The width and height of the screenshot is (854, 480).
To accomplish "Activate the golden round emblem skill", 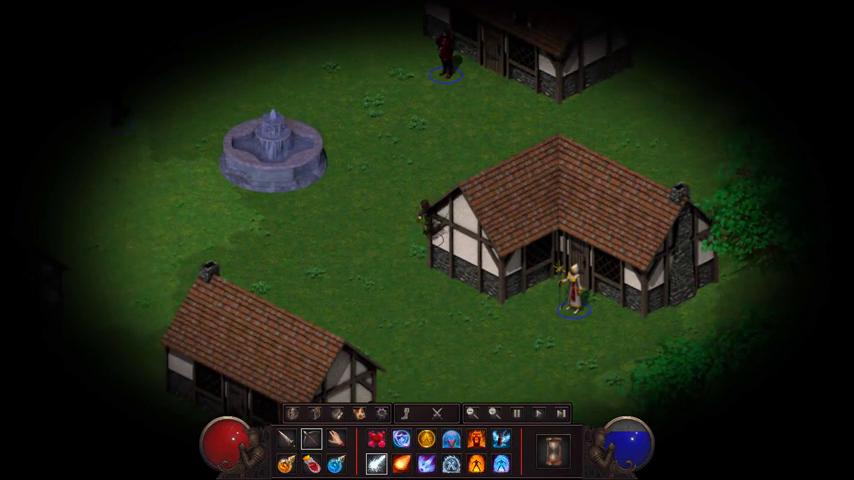I will click(x=426, y=439).
